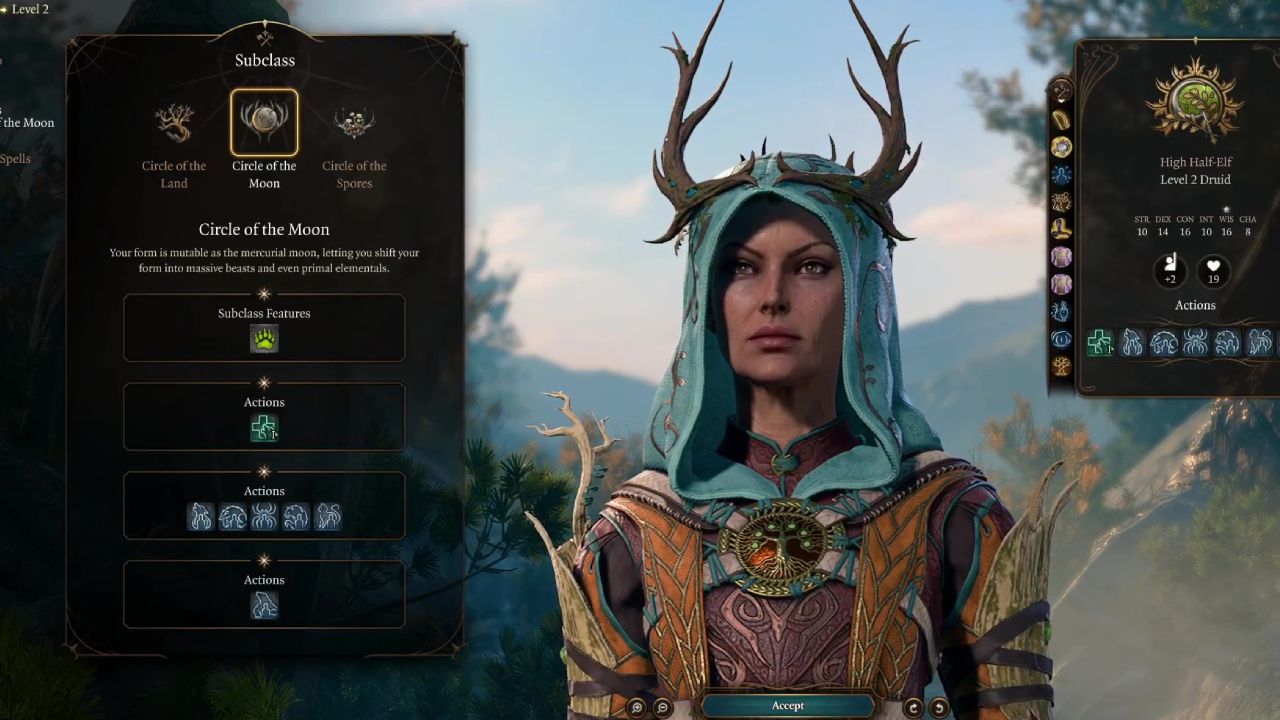Zoom in on the character model
Image resolution: width=1280 pixels, height=720 pixels.
637,707
